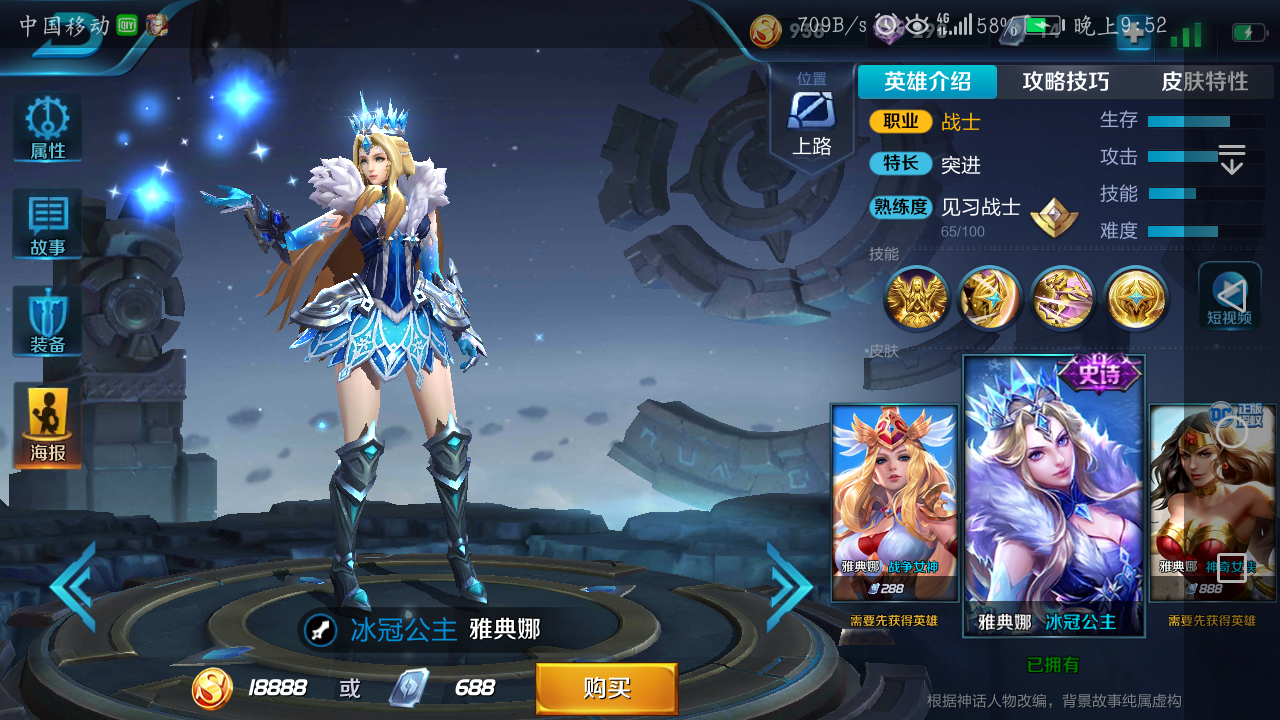Select Athena's first golden skill icon
Screen dimensions: 1280x720
click(916, 298)
